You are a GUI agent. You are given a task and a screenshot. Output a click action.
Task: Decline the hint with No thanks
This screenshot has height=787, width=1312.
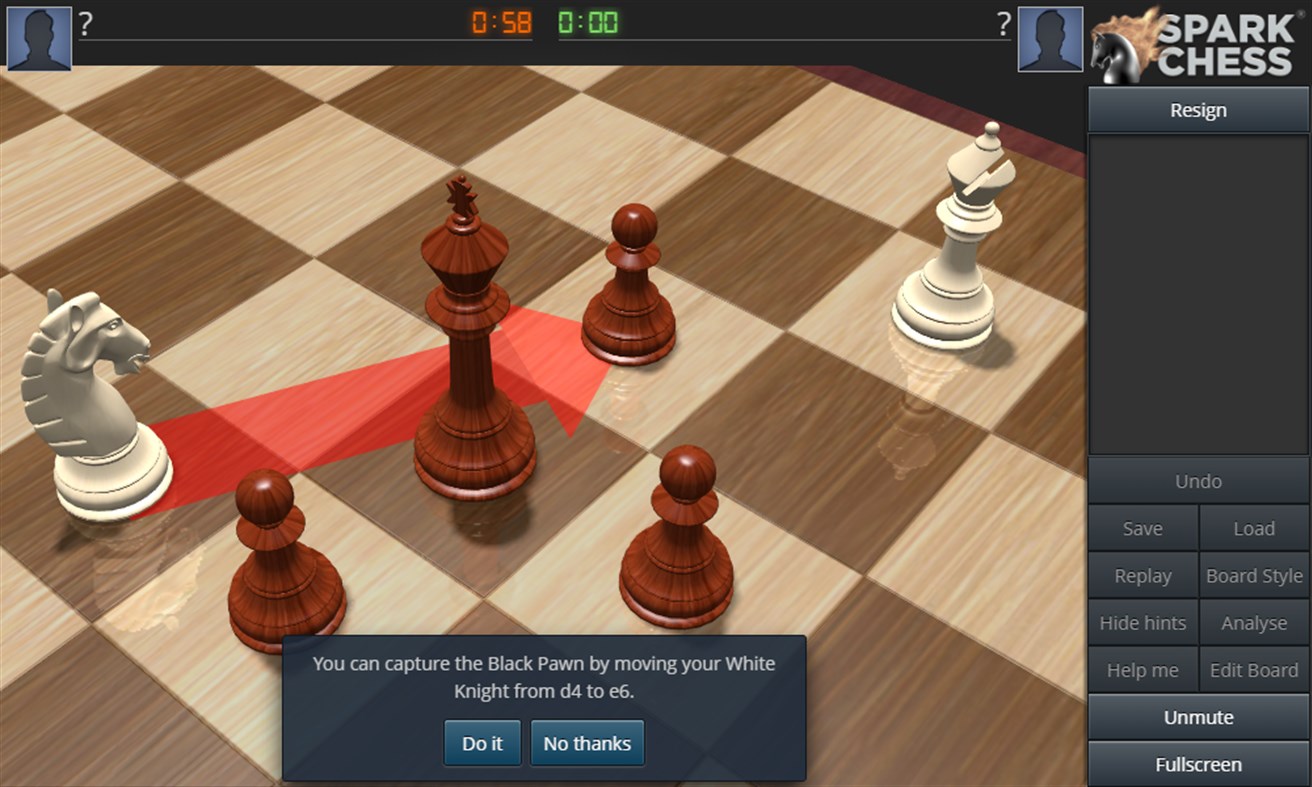click(587, 743)
